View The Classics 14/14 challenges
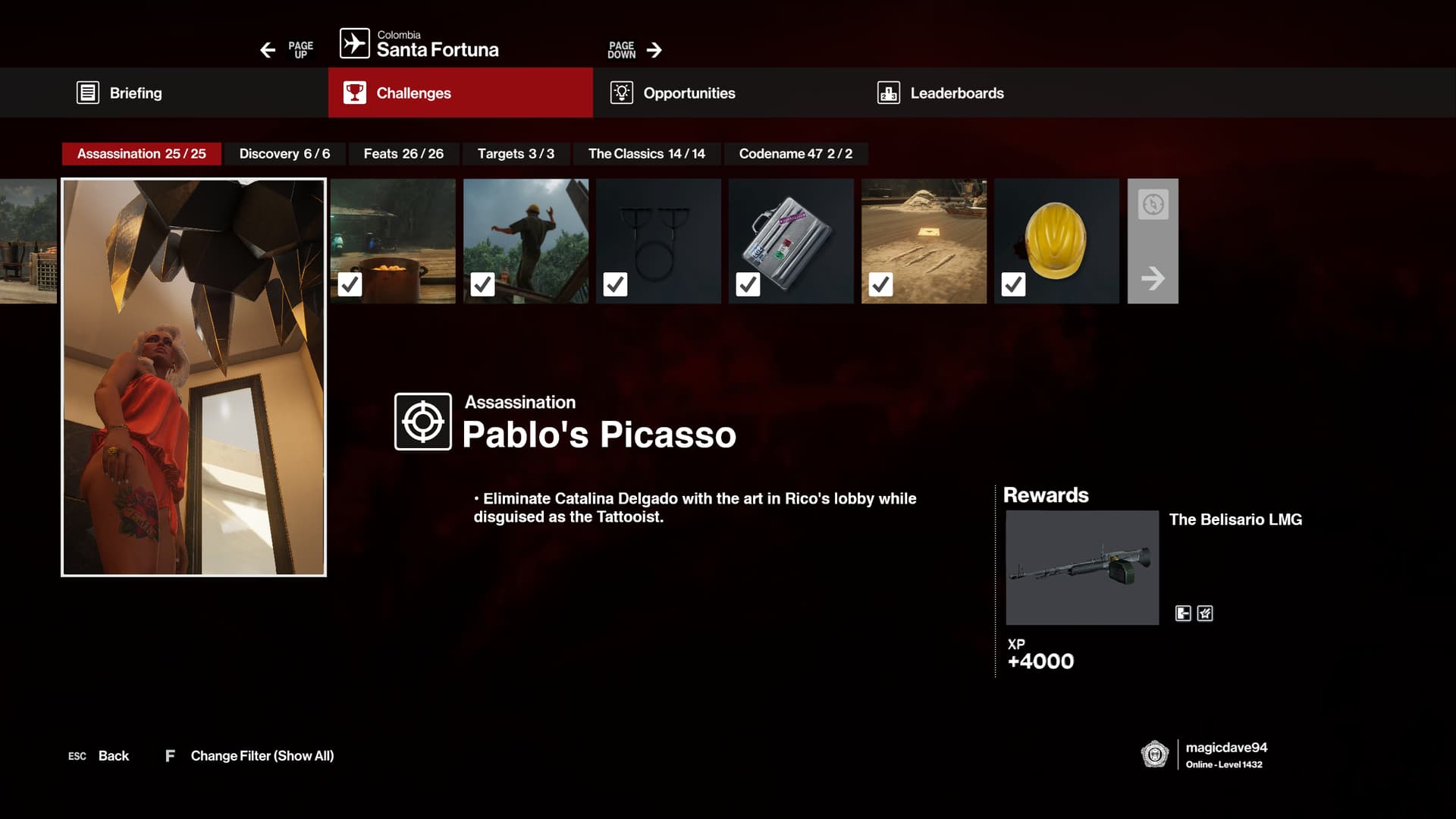 point(646,154)
